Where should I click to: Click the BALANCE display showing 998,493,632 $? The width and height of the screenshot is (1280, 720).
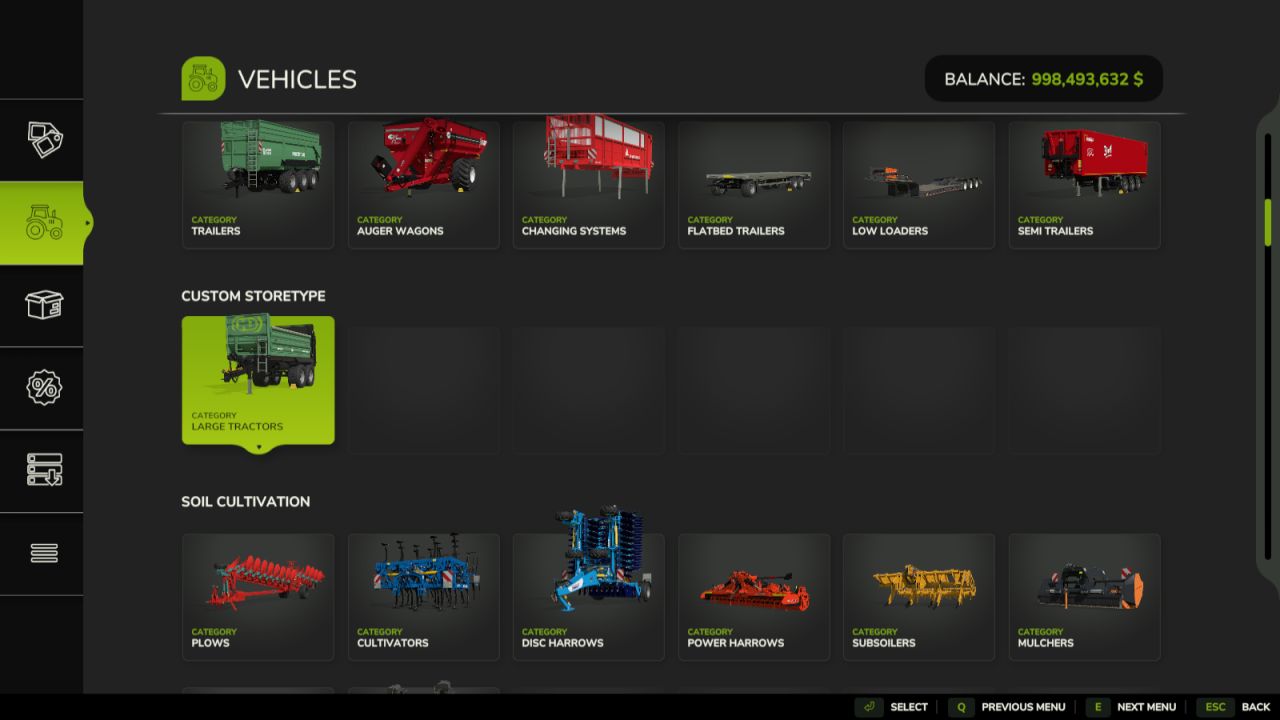pyautogui.click(x=1044, y=78)
